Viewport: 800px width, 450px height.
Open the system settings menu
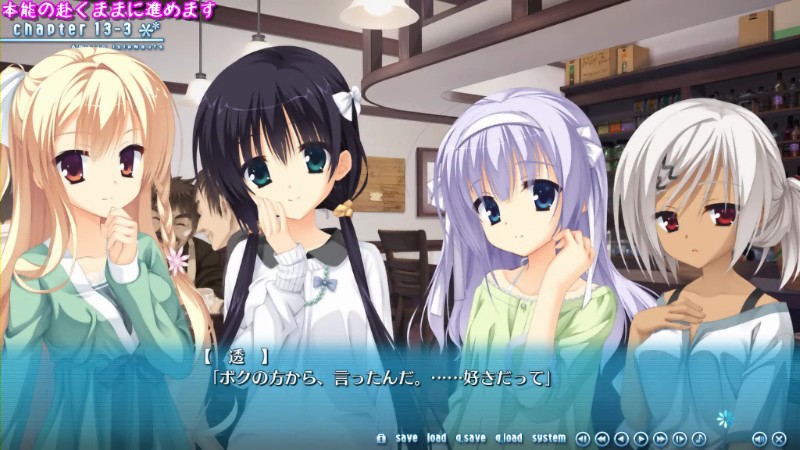[549, 438]
